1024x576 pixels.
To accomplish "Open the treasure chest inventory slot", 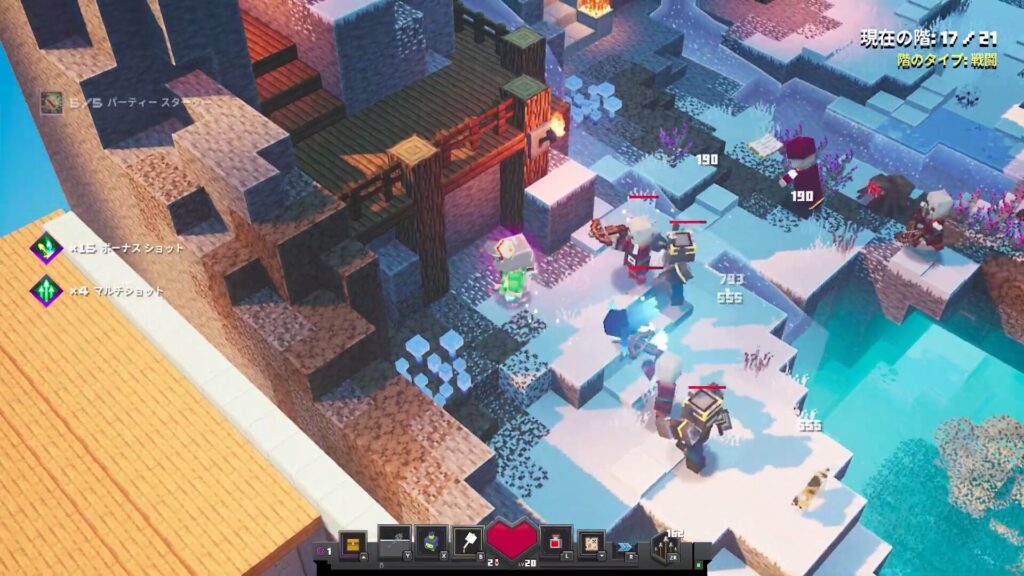I will click(x=352, y=542).
